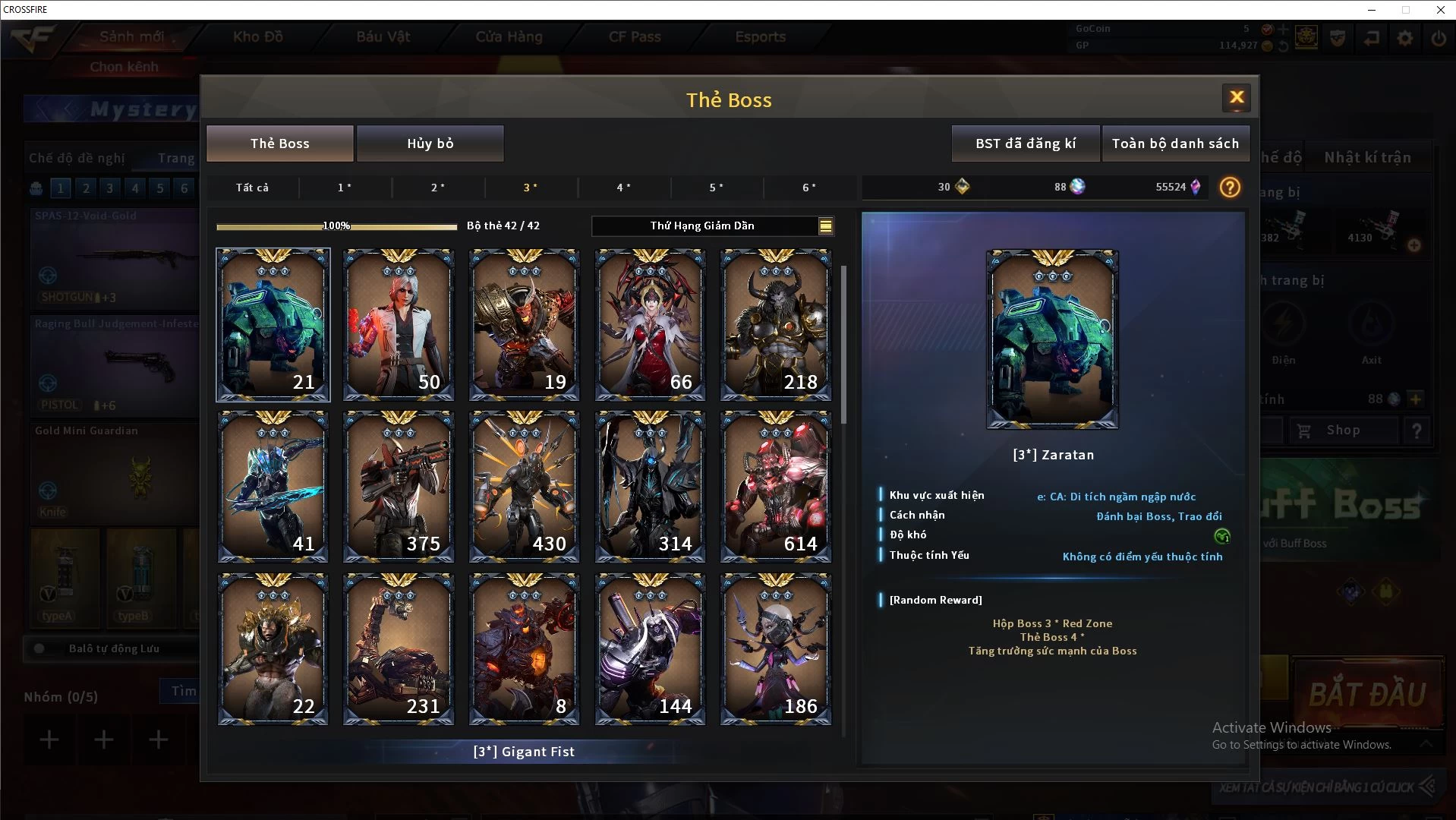Viewport: 1456px width, 820px height.
Task: Choose the boss card with count 430
Action: pos(524,487)
